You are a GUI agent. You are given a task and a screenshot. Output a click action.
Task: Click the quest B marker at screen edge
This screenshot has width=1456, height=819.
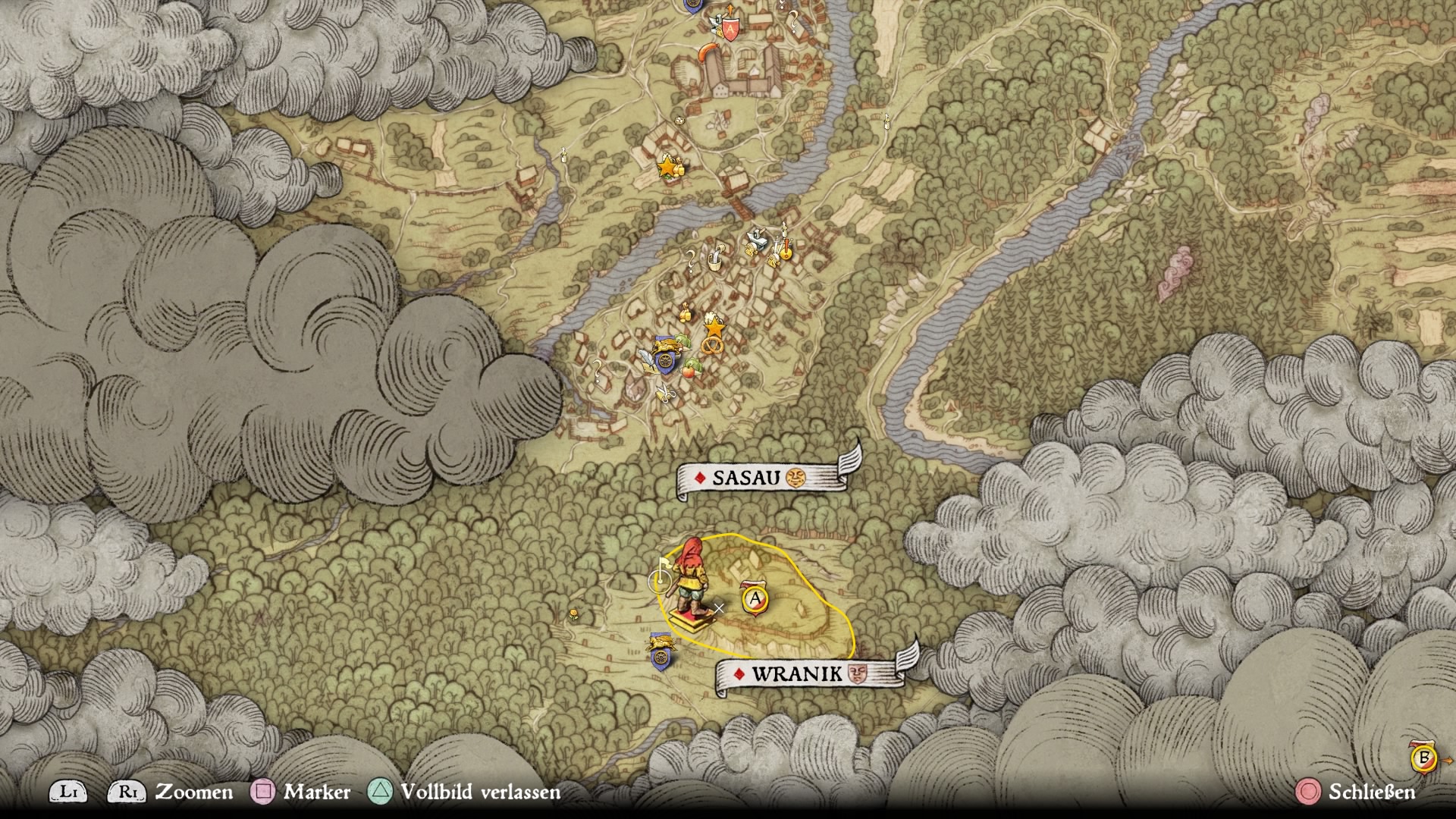tap(1423, 758)
